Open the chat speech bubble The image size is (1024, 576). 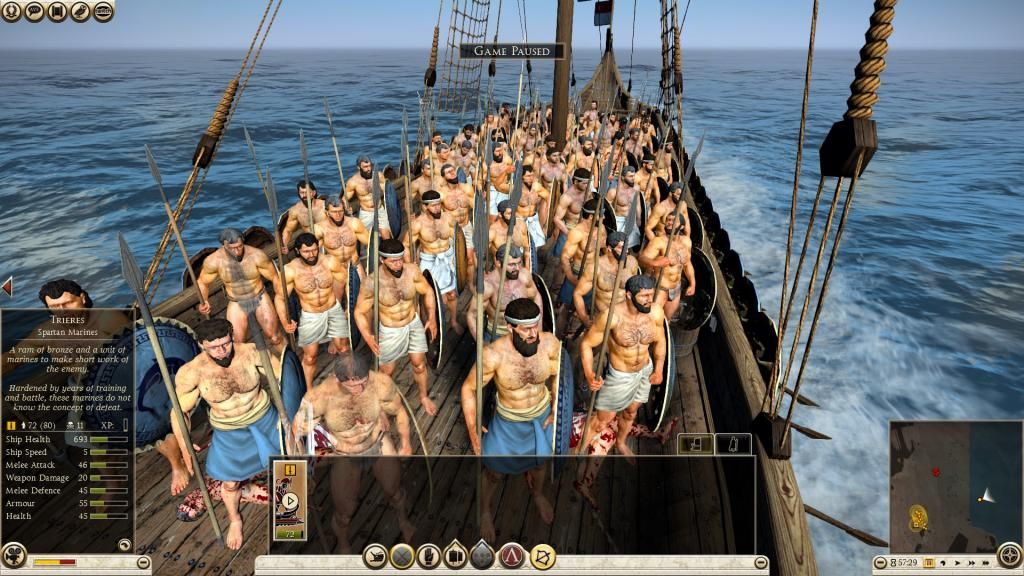(x=36, y=12)
